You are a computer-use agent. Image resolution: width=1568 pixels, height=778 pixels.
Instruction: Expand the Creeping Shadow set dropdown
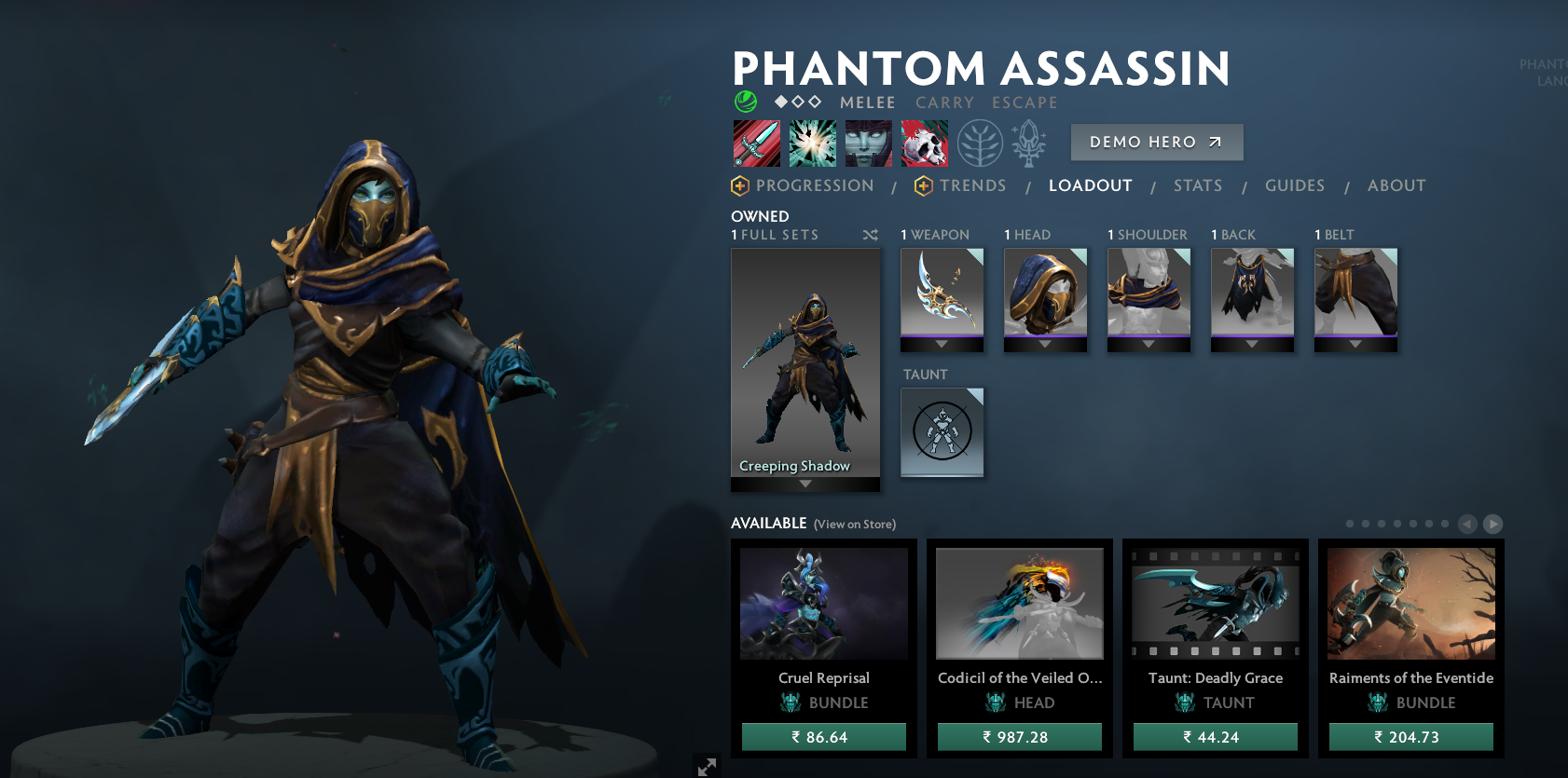pyautogui.click(x=805, y=484)
